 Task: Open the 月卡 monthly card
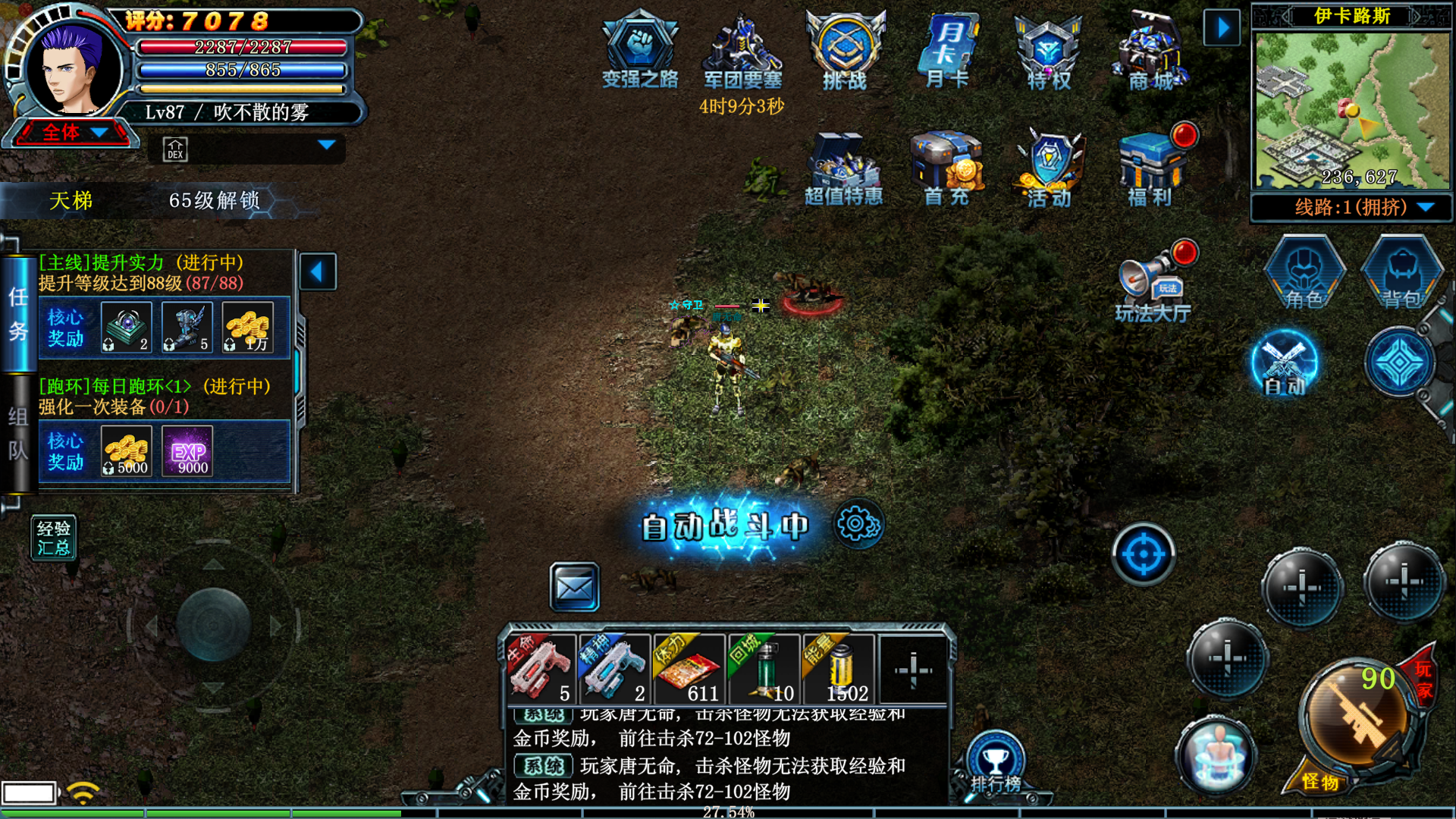[x=947, y=49]
